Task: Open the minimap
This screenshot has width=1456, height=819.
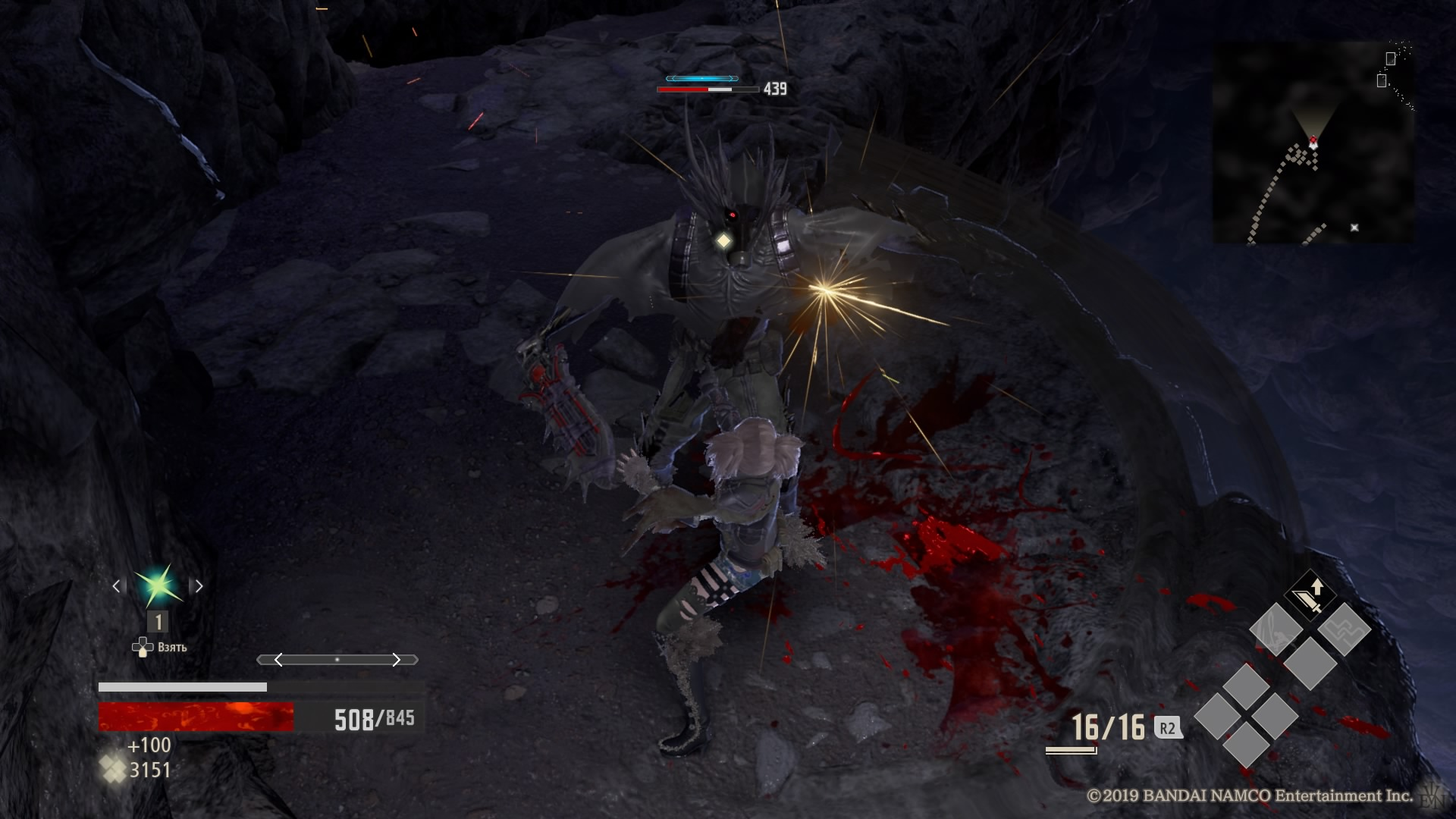Action: 1313,143
